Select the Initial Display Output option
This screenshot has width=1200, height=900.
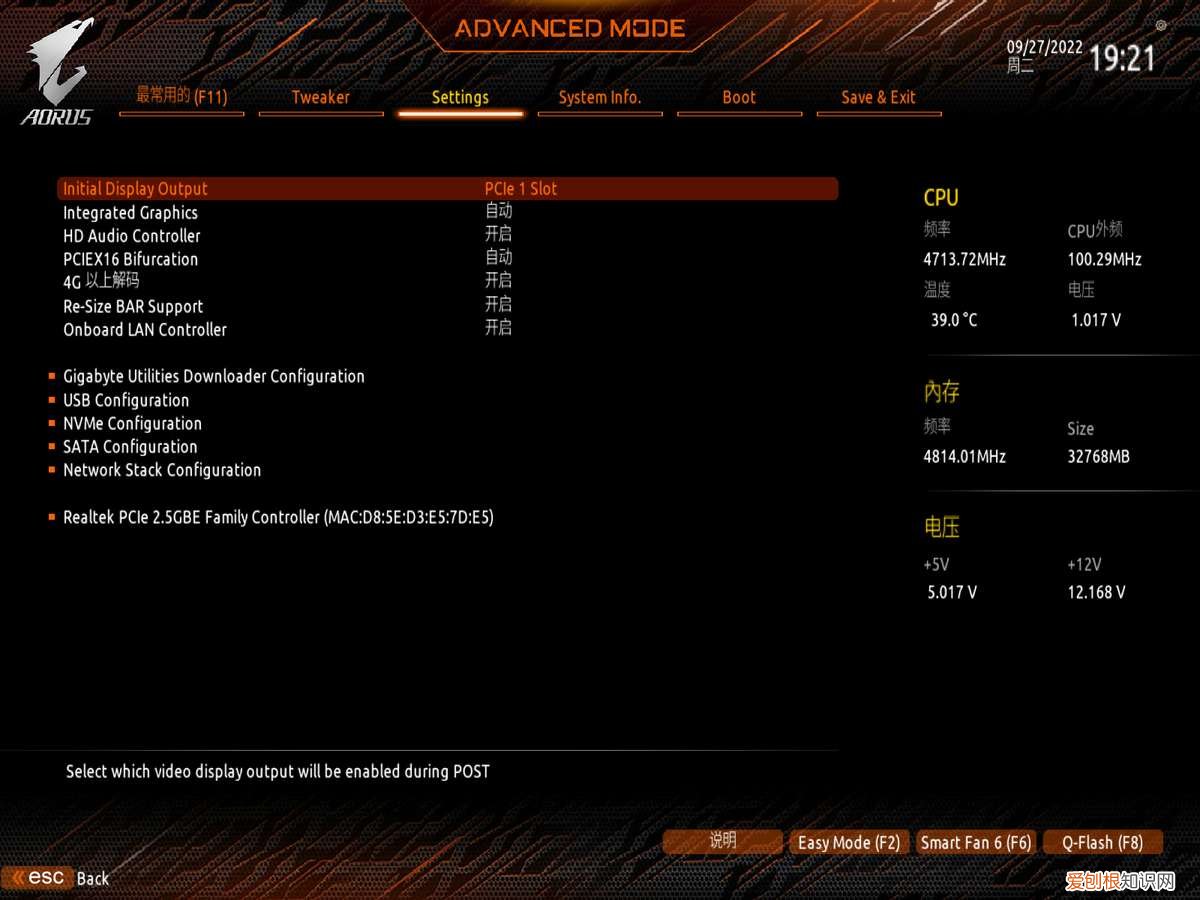coord(136,189)
